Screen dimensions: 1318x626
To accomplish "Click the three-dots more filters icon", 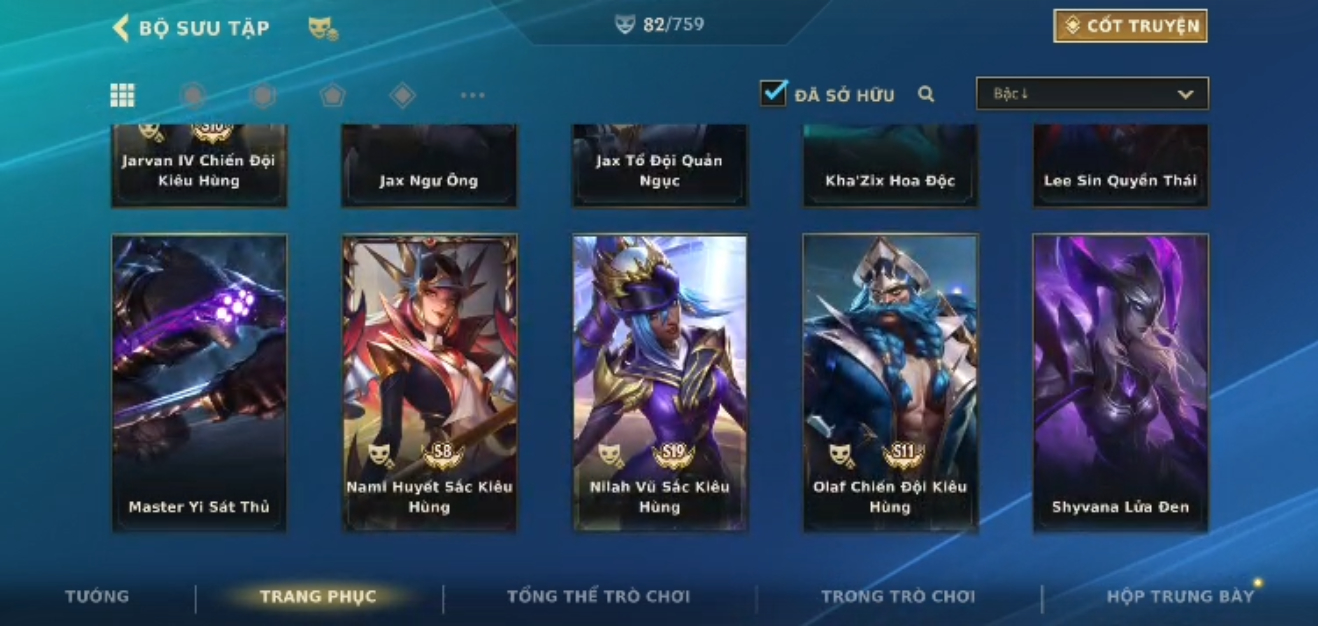I will click(x=472, y=95).
